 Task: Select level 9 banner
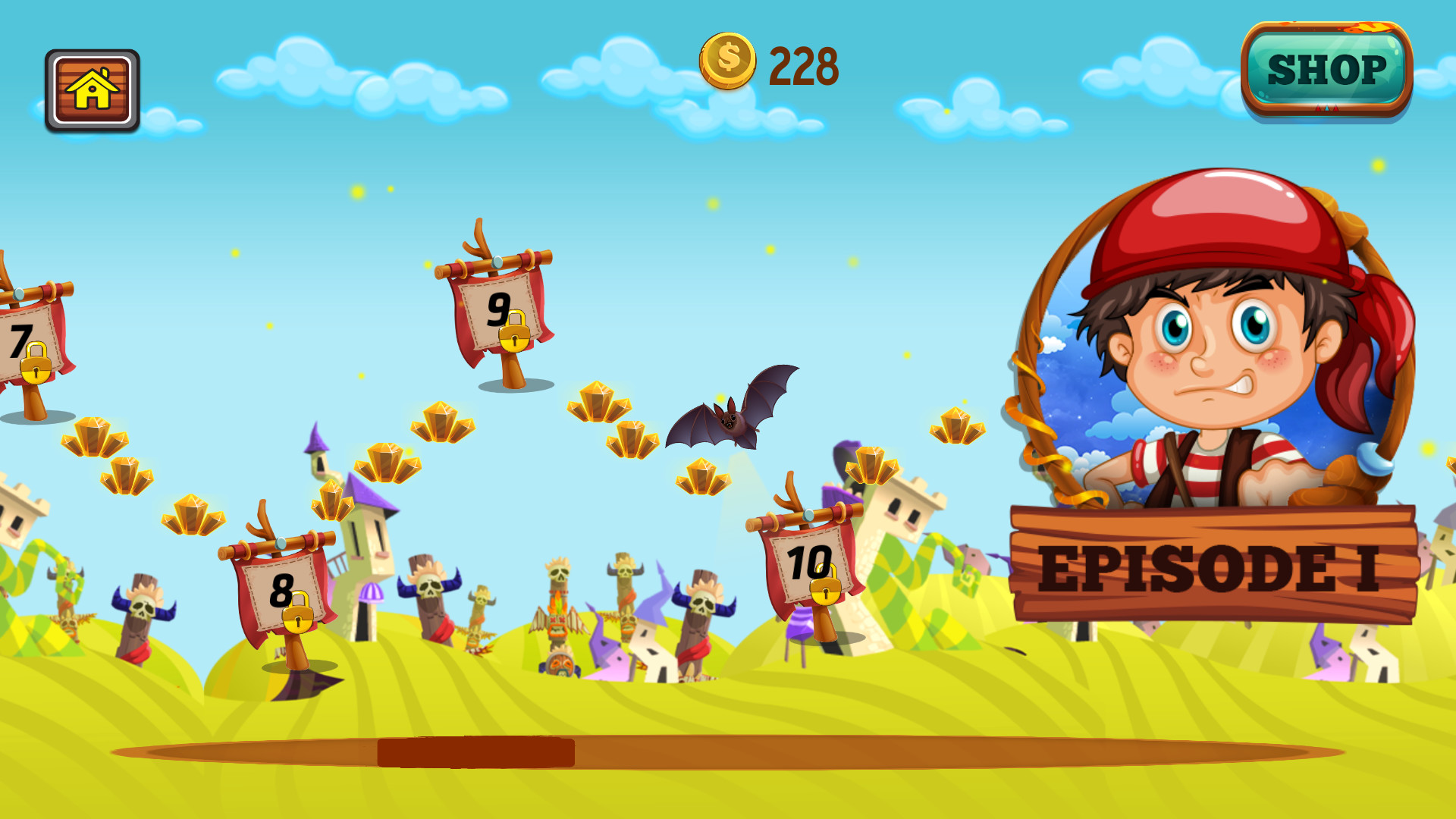click(497, 311)
